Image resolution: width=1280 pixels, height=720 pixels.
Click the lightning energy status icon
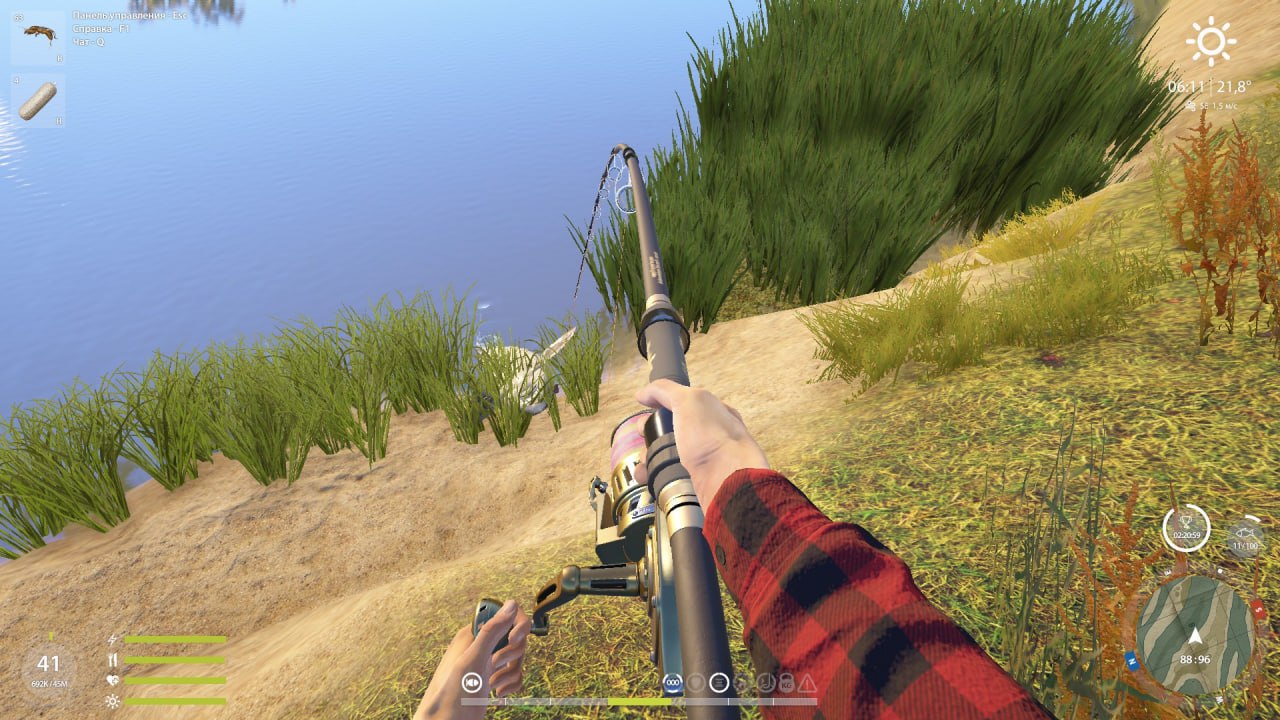click(x=112, y=639)
